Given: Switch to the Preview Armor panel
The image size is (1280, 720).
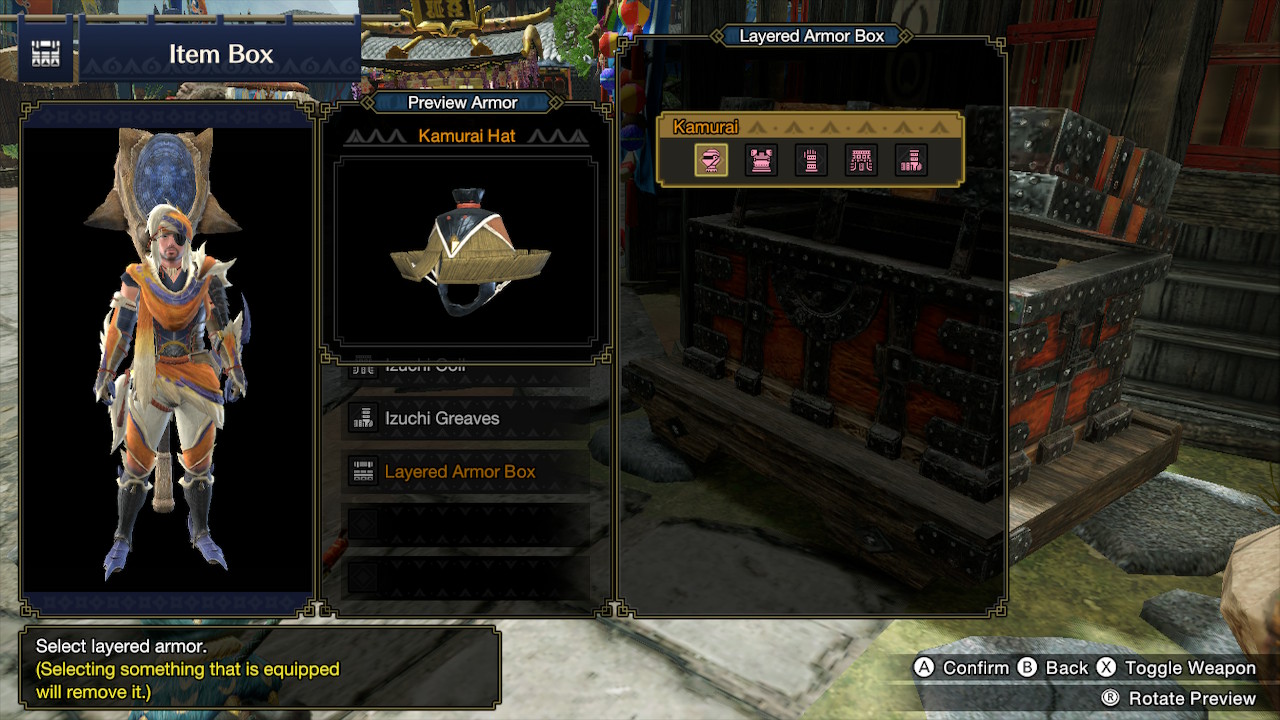Looking at the screenshot, I should pos(463,102).
